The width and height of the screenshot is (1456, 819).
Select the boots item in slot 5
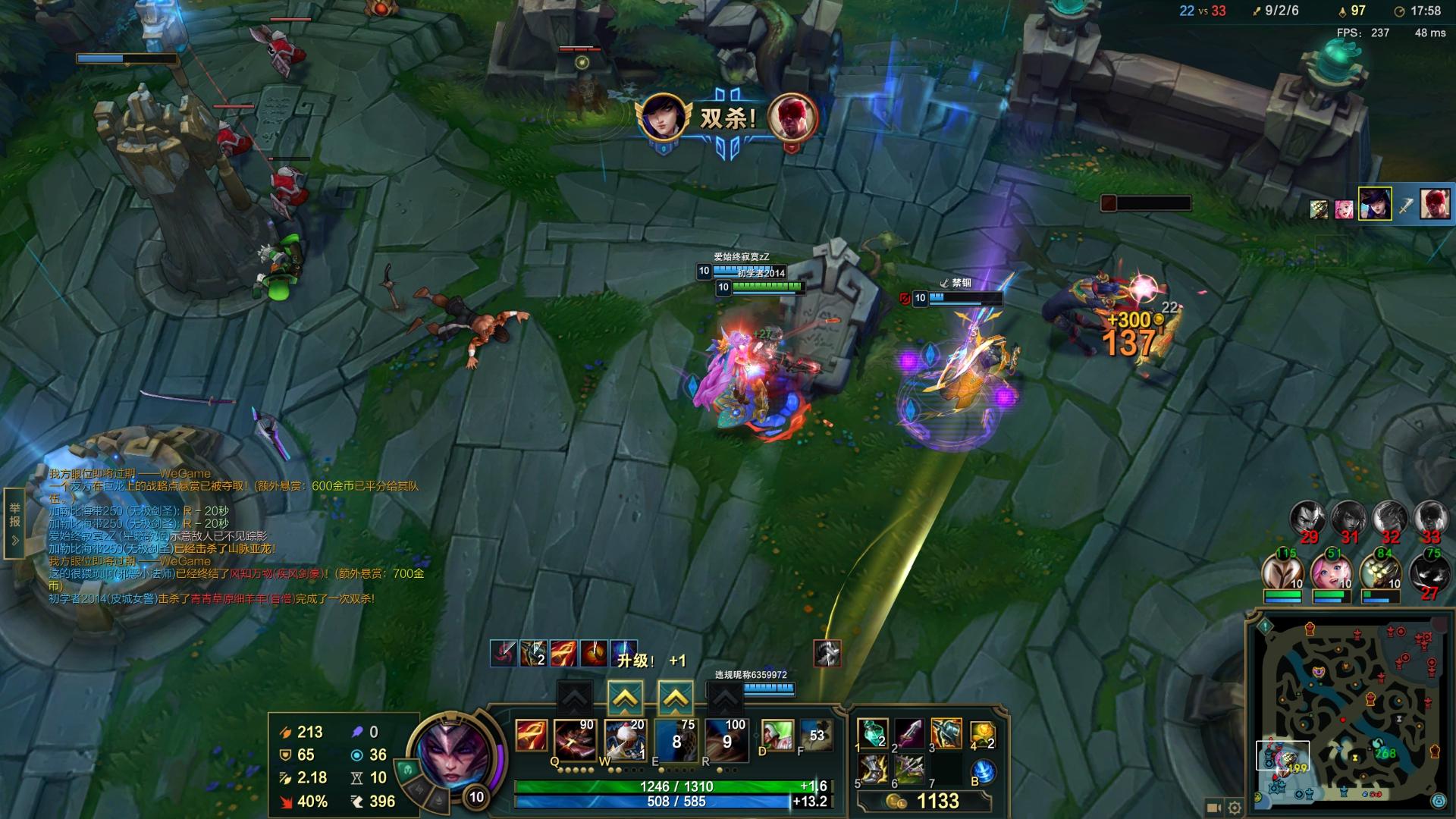tap(872, 771)
